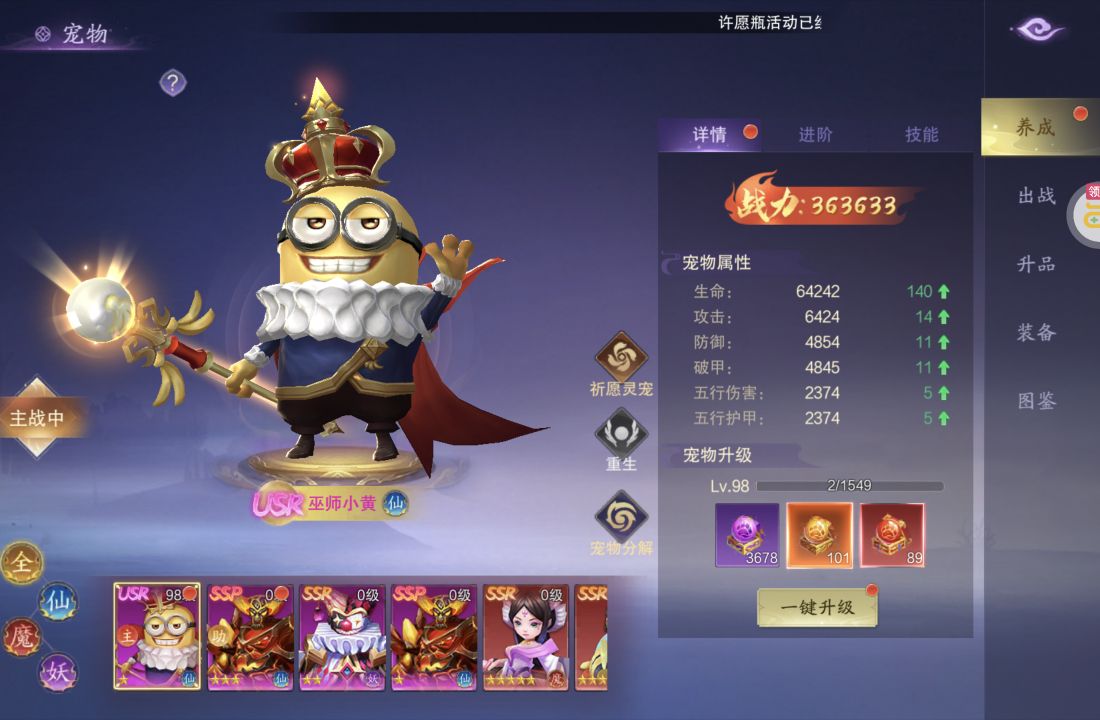
Task: Open the 升品 section
Action: tap(1036, 264)
